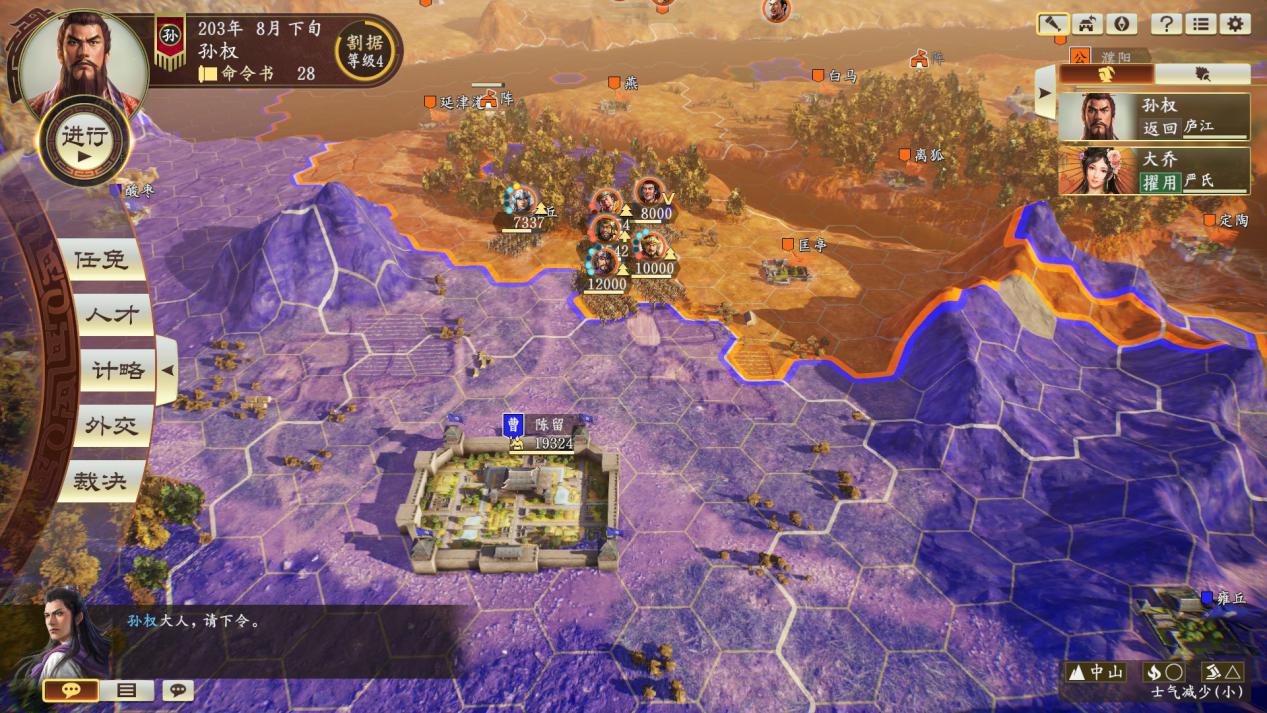The image size is (1267, 713).
Task: Click the 进行 (proceed) button
Action: 84,144
